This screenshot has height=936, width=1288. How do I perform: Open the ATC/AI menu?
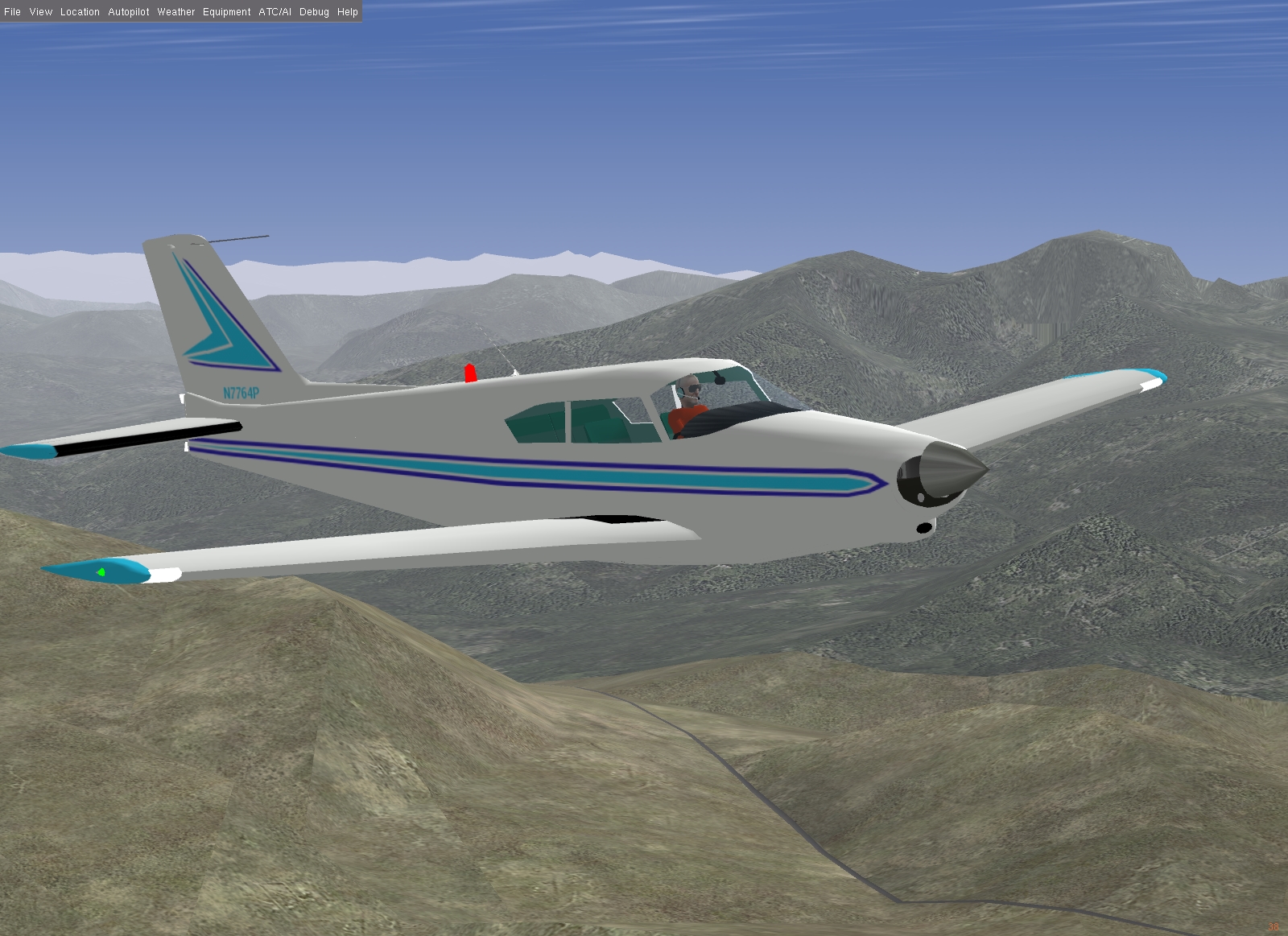point(275,12)
